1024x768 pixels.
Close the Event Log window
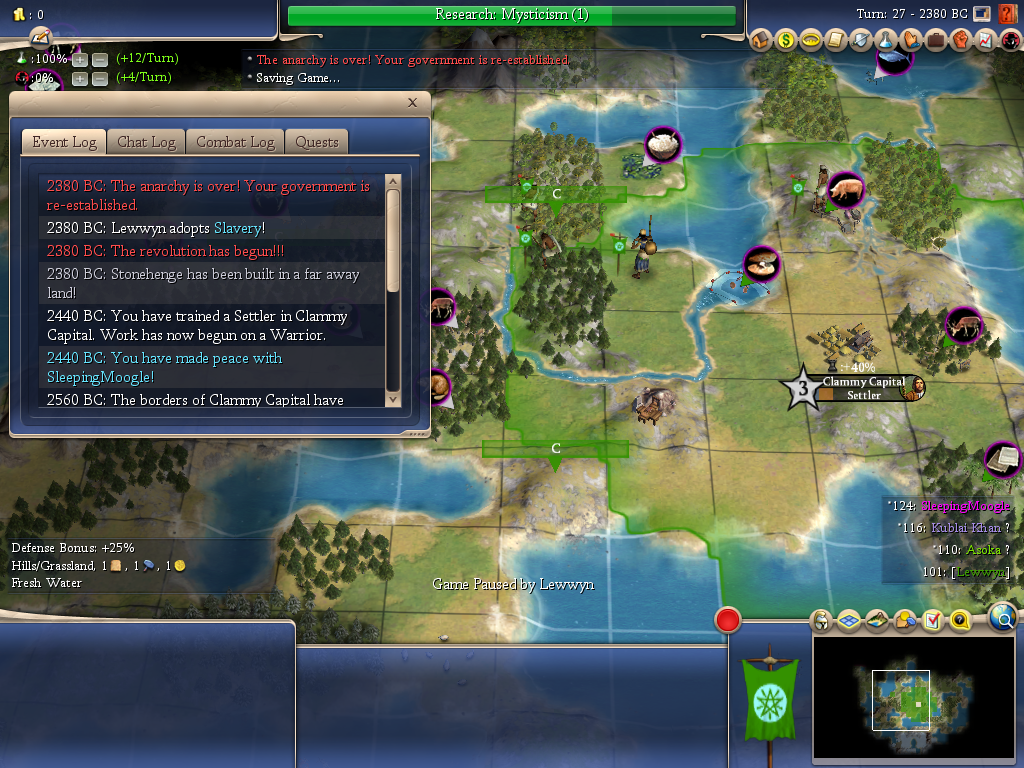pyautogui.click(x=413, y=103)
